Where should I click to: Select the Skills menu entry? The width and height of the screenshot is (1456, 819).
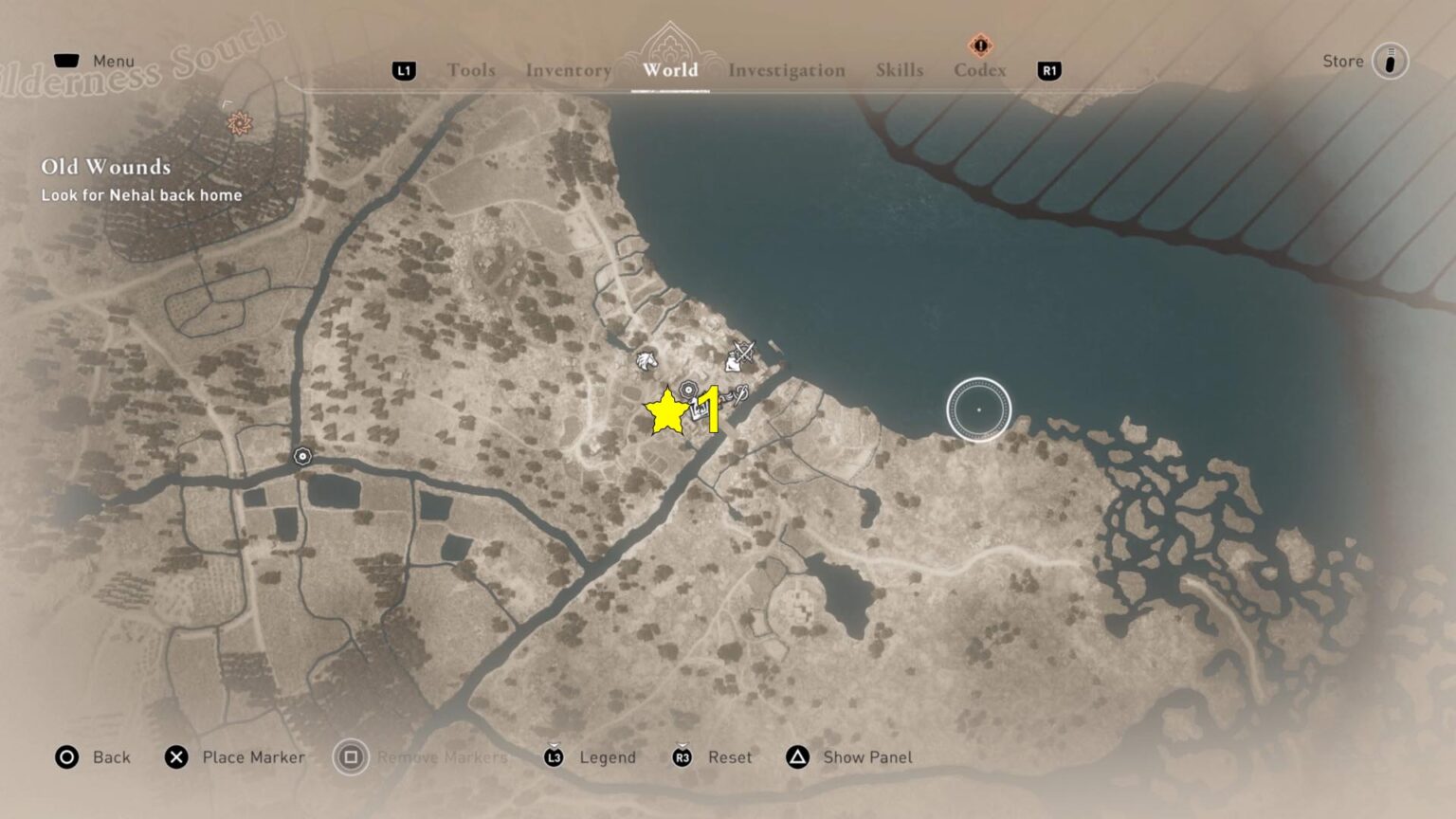pos(900,70)
